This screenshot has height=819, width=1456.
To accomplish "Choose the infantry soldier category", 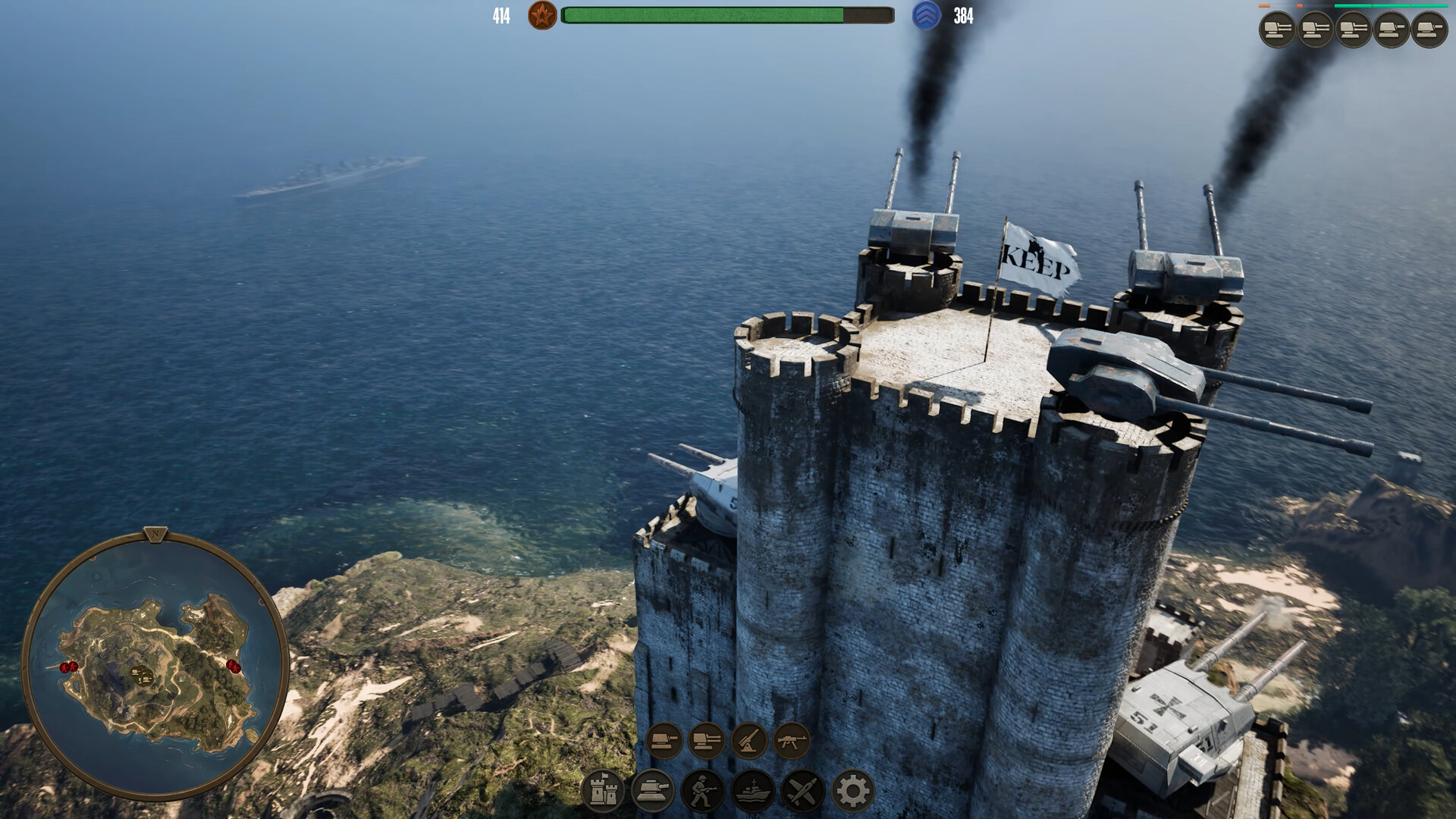I will [x=702, y=791].
